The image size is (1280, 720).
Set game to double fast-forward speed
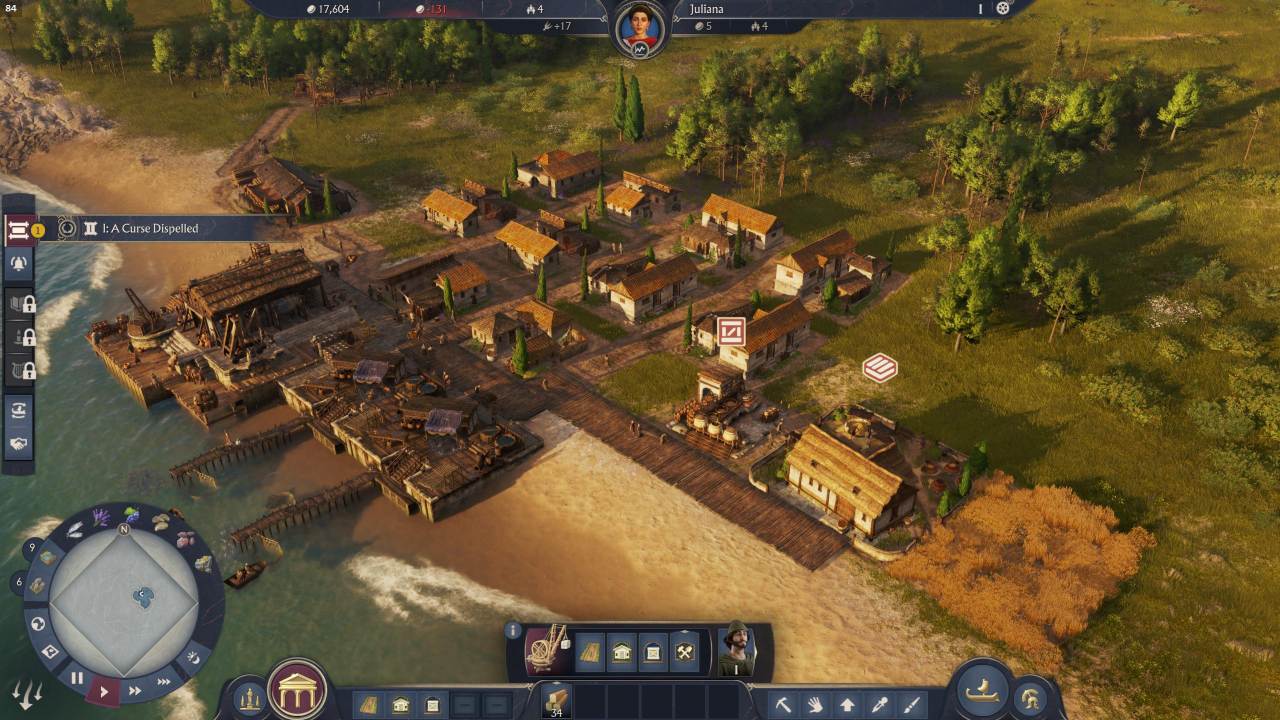click(134, 690)
